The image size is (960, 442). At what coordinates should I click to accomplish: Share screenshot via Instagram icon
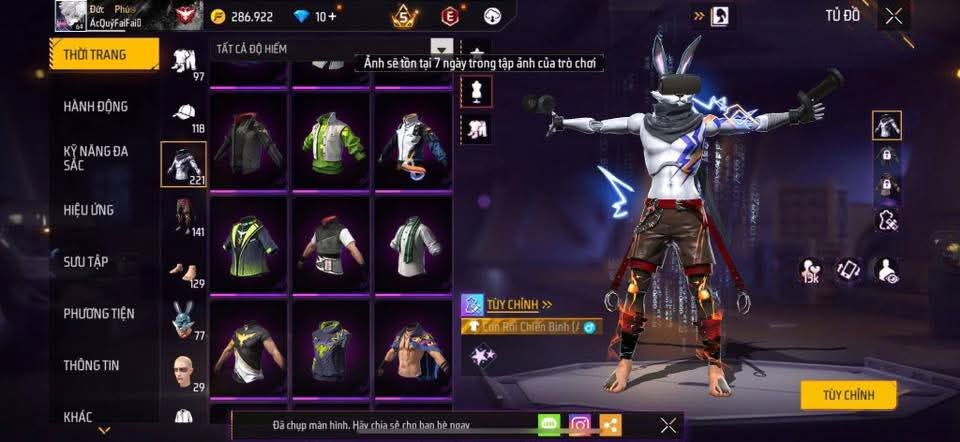click(580, 425)
